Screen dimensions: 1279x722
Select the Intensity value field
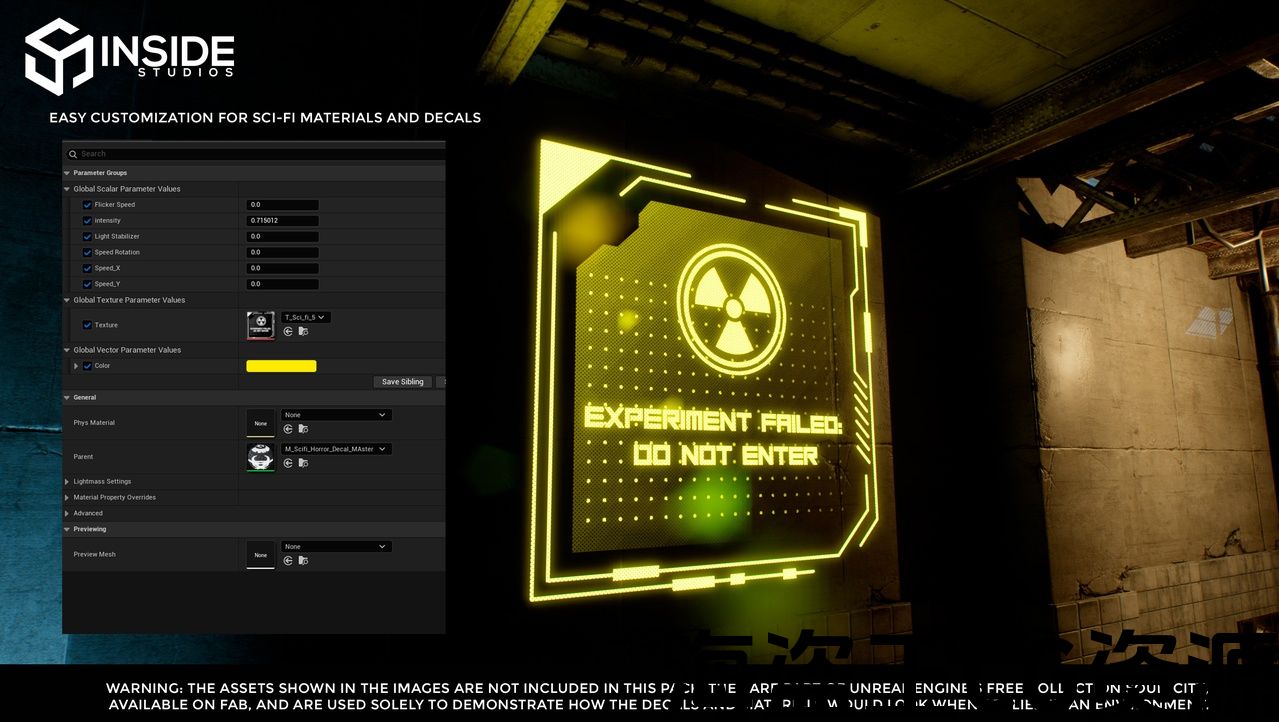(x=282, y=221)
